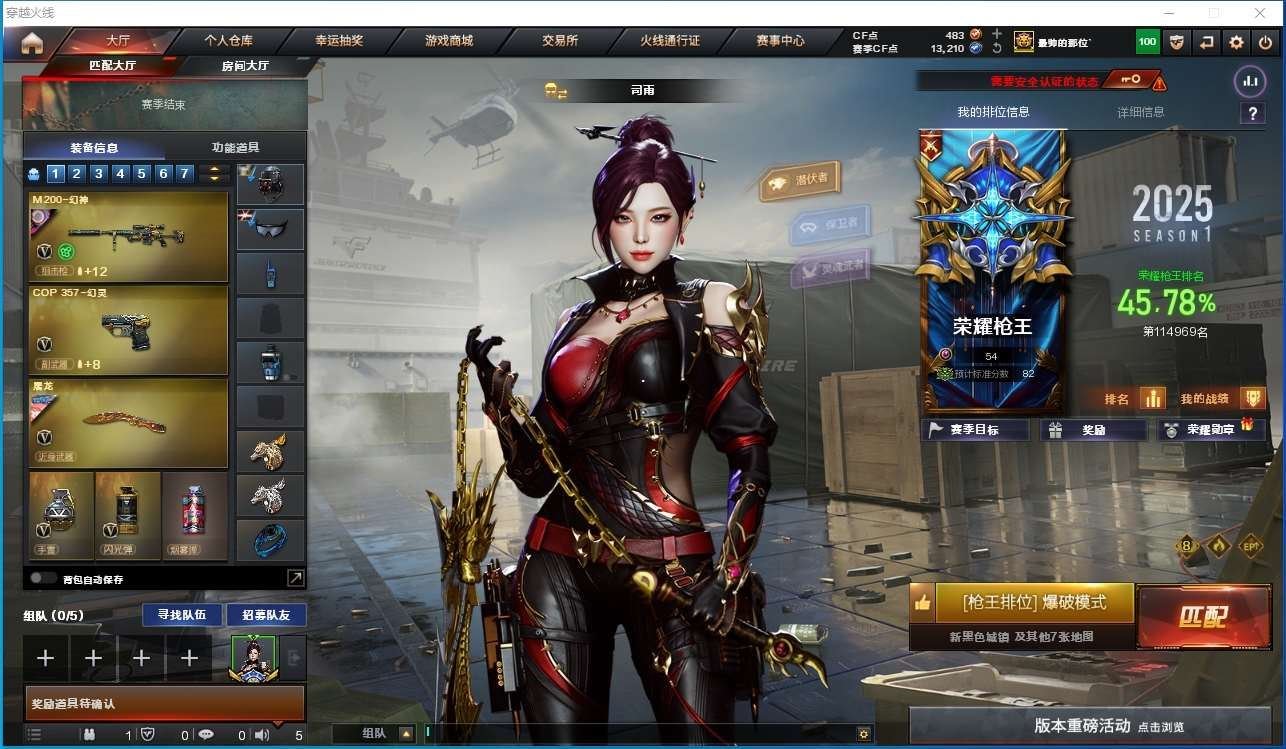This screenshot has width=1286, height=749.
Task: Open the 个人仓库 storage menu
Action: tap(228, 41)
